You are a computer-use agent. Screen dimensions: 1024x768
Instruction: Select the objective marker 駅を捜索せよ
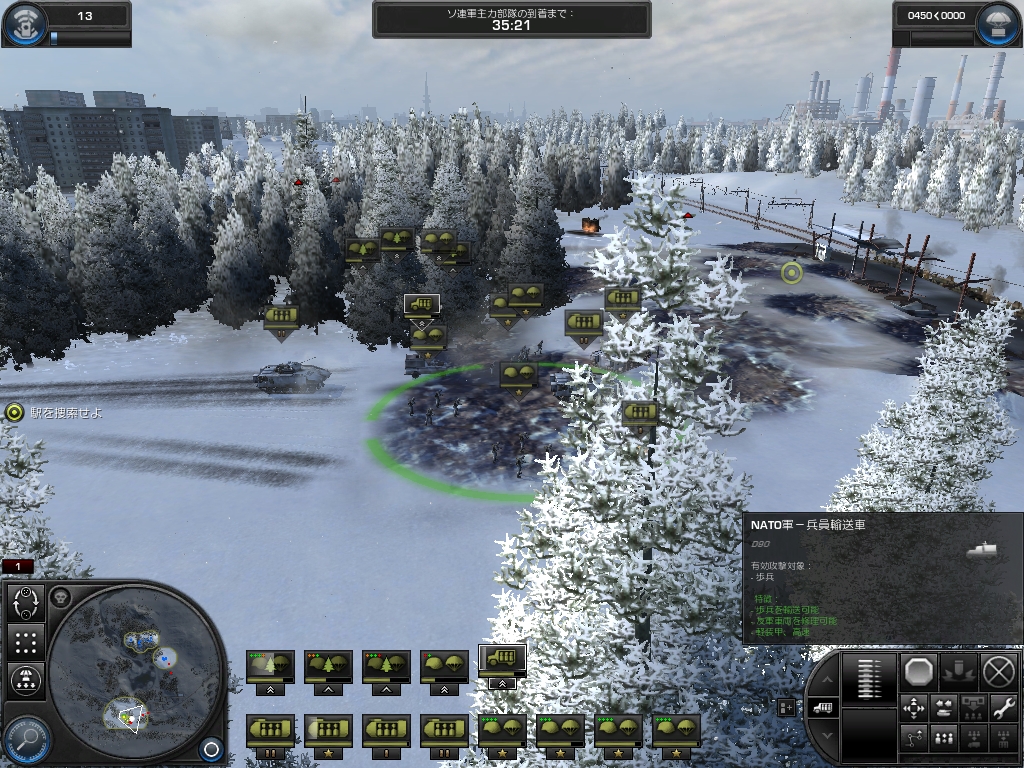[x=14, y=412]
